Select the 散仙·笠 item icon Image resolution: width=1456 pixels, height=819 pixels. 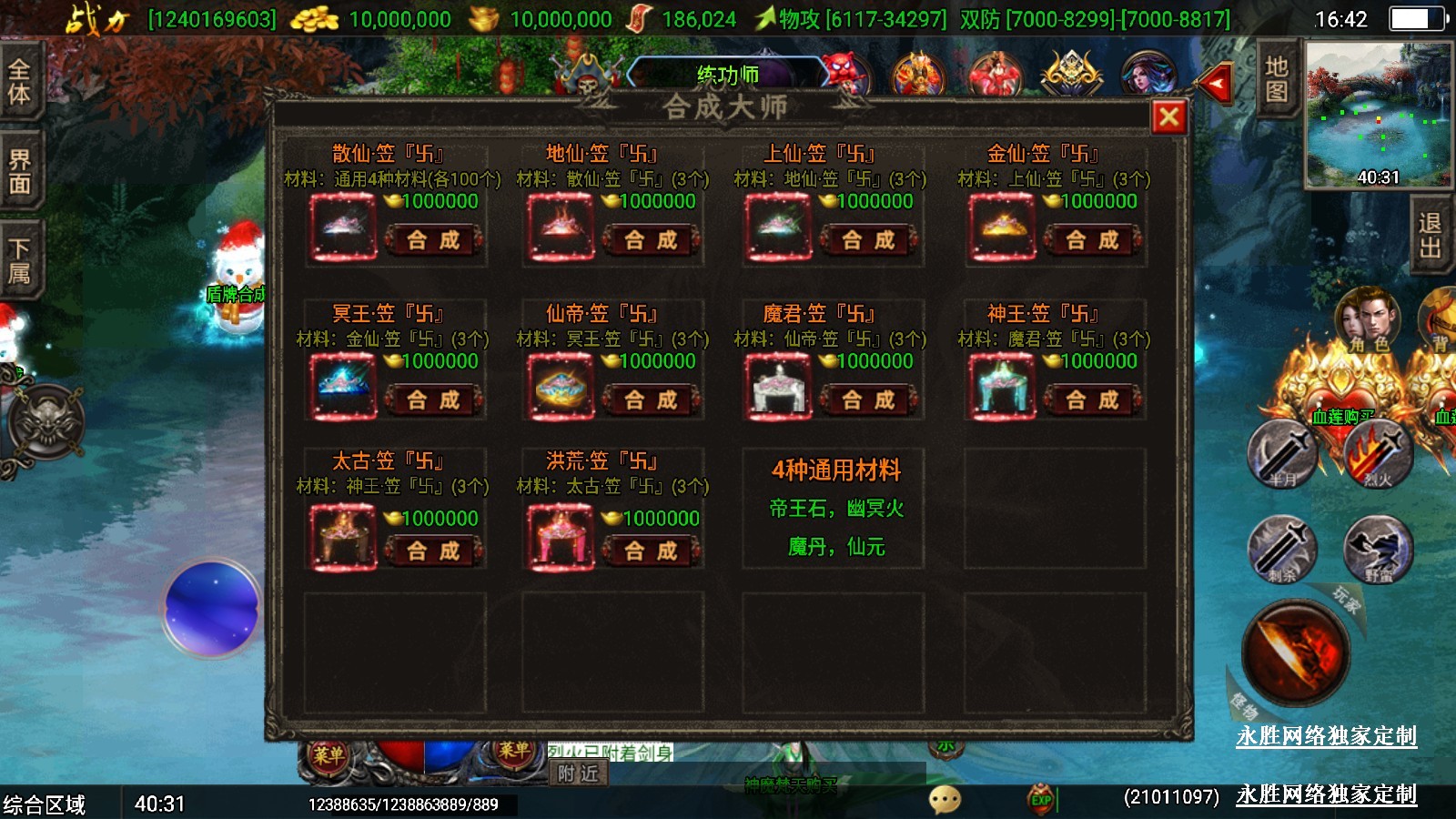343,227
